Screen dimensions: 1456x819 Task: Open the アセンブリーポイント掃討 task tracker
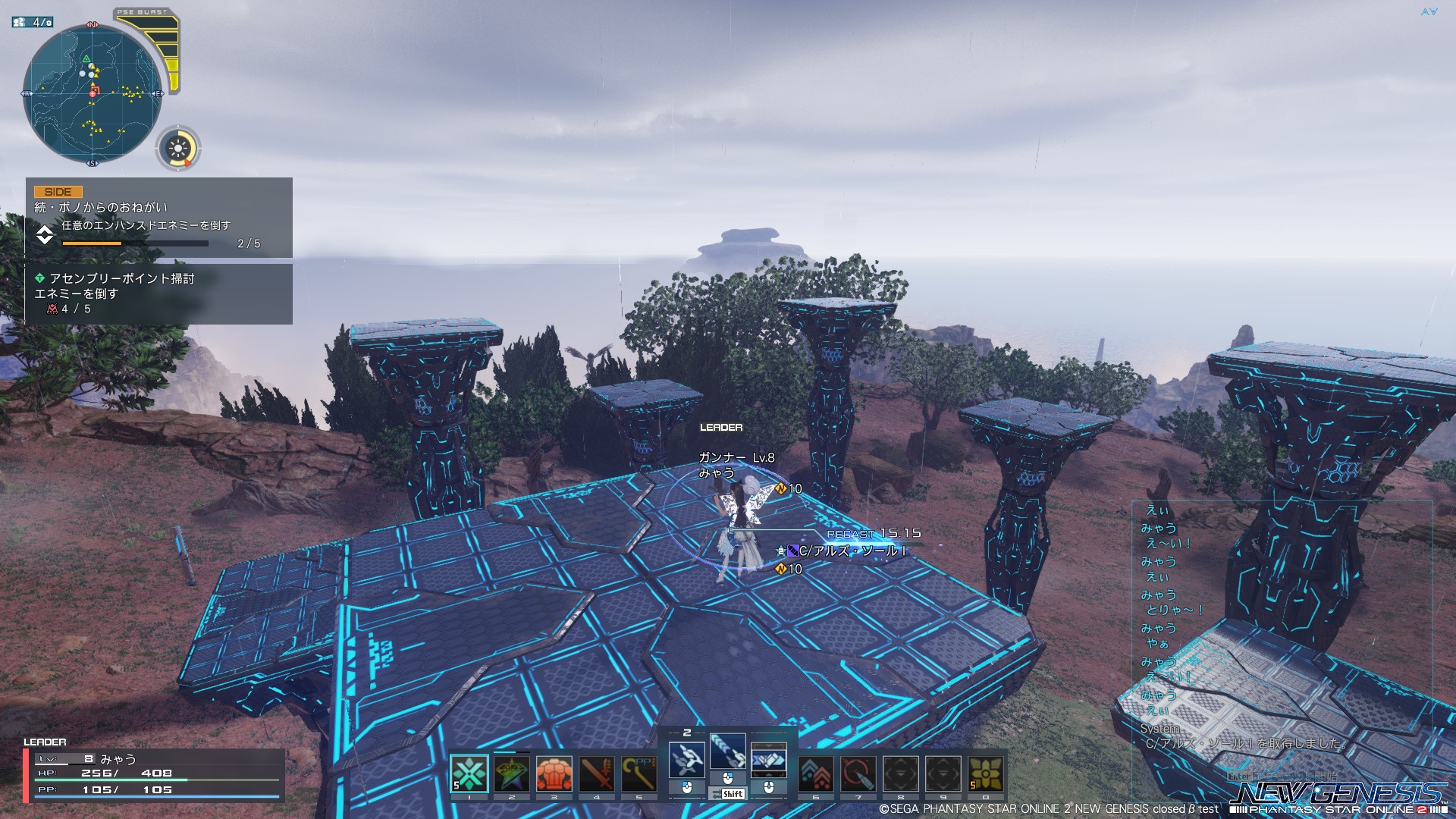(158, 293)
